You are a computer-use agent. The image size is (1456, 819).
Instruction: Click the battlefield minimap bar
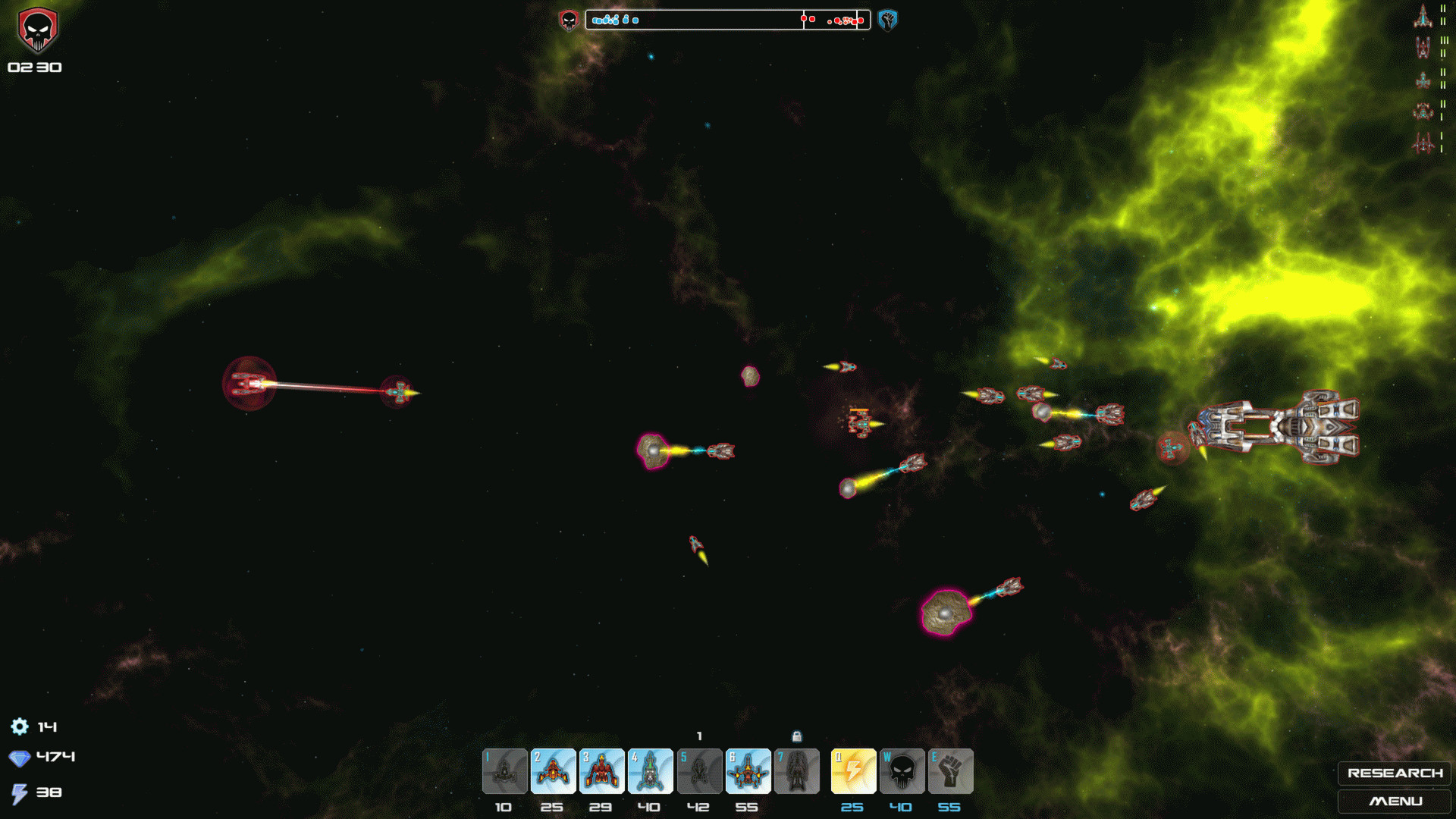point(727,20)
